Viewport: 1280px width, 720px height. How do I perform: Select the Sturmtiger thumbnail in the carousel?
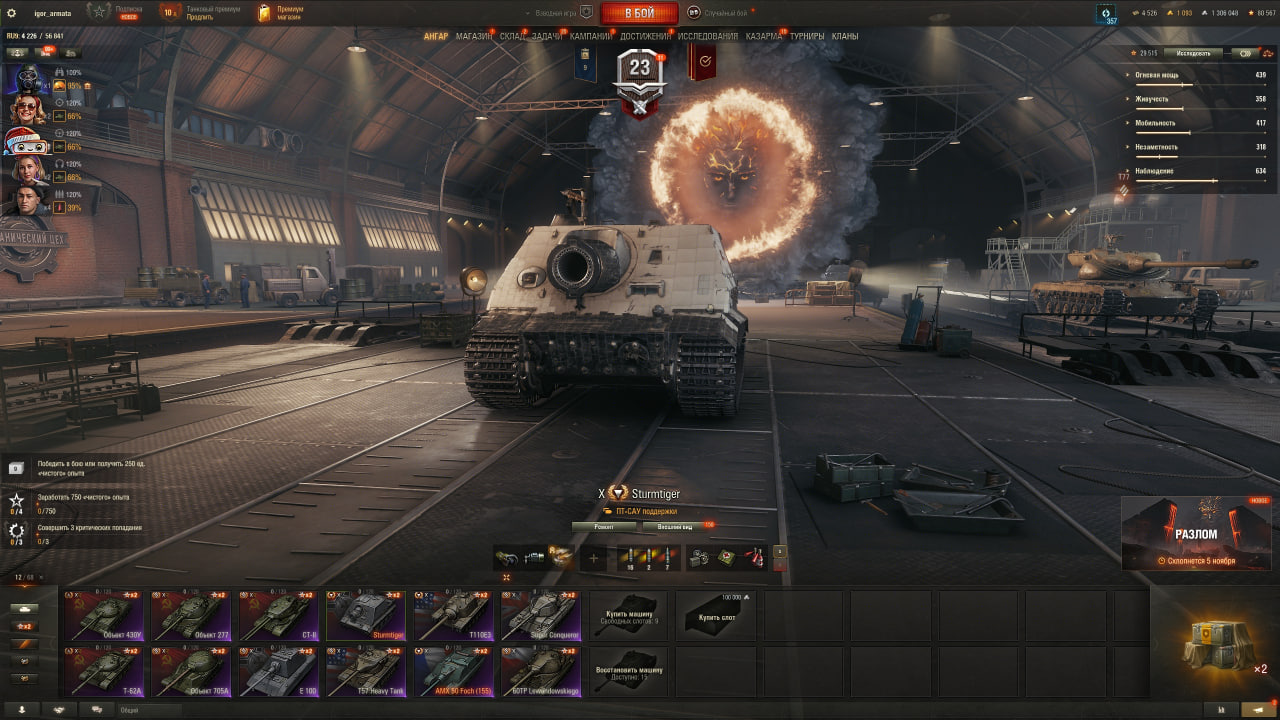(365, 614)
